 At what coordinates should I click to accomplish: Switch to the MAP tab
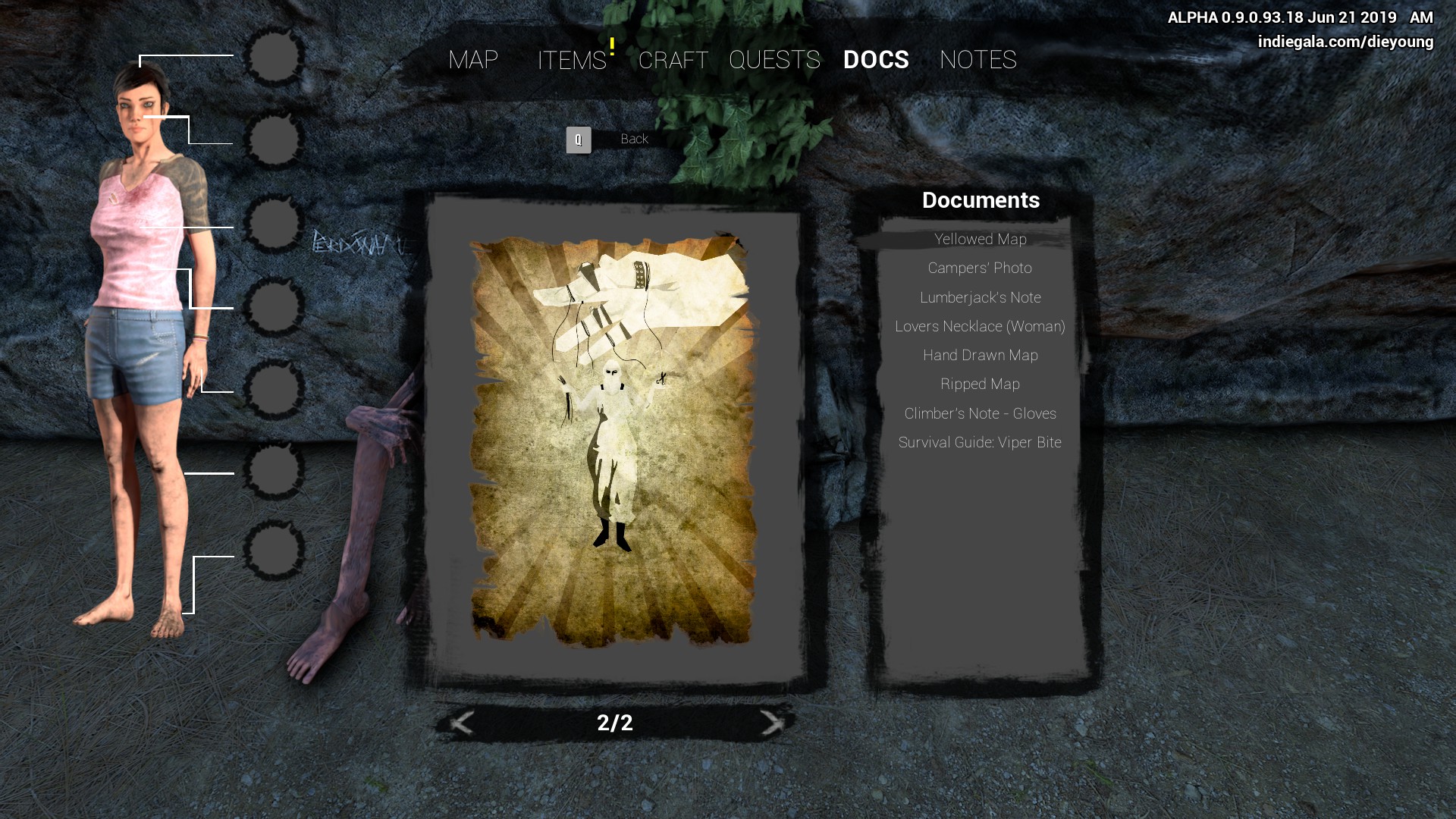[x=473, y=60]
